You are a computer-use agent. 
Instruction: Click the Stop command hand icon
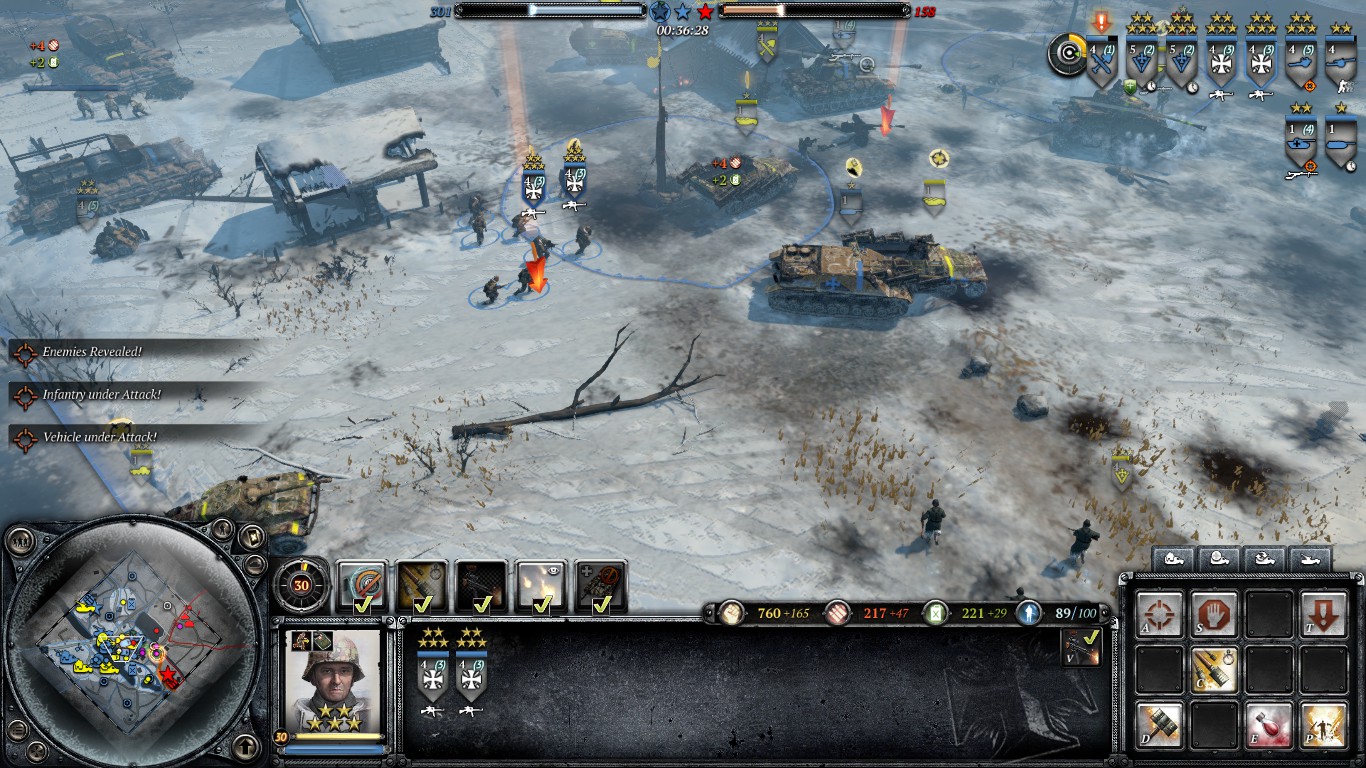coord(1214,615)
